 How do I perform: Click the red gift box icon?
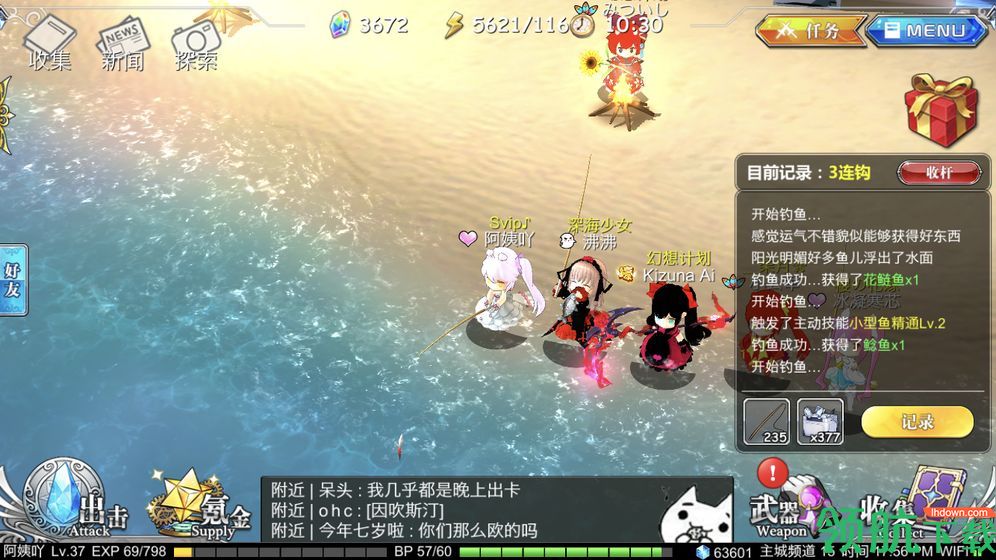tap(940, 112)
